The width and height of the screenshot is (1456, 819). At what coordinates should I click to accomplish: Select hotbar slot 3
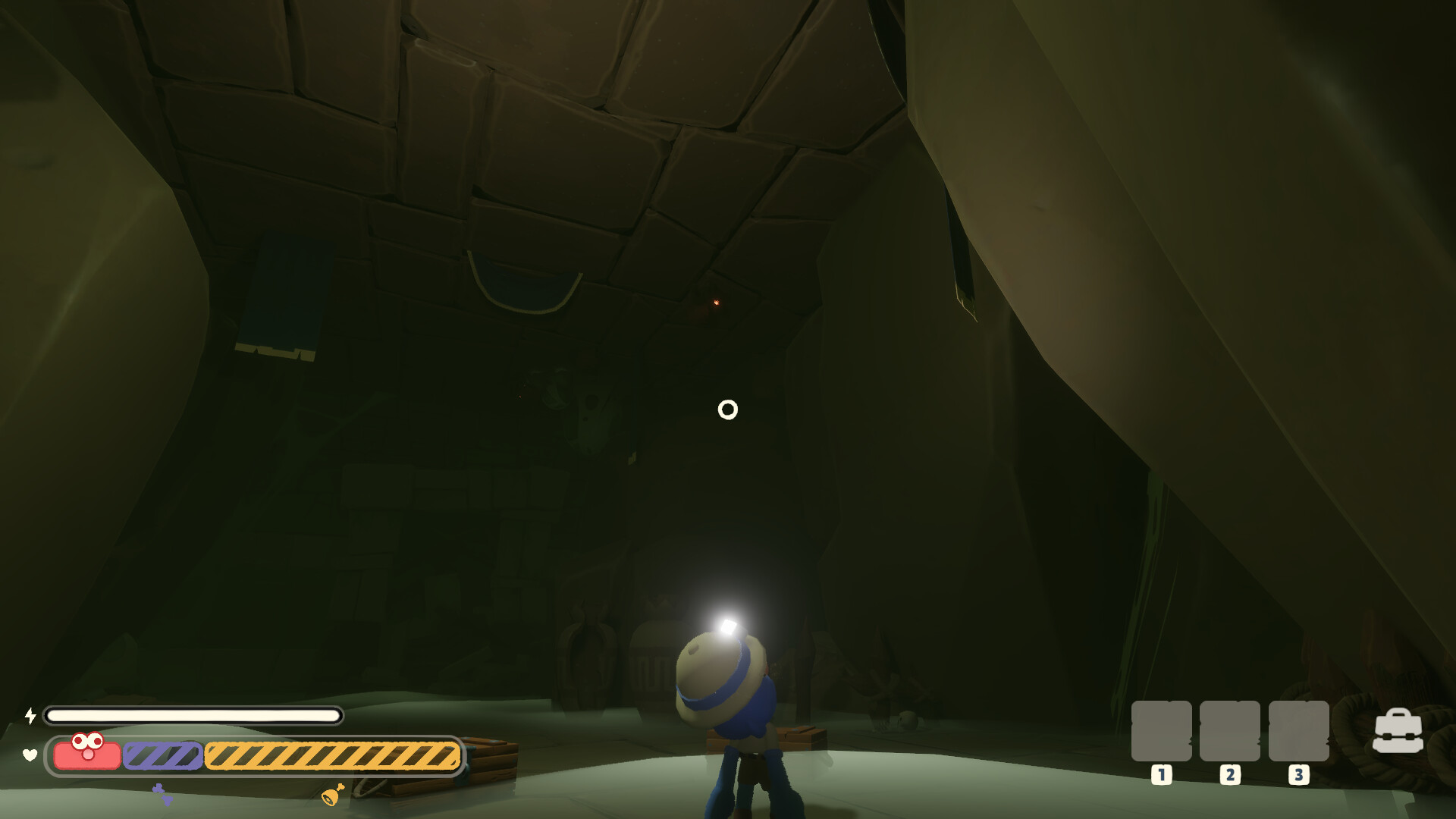tap(1299, 730)
